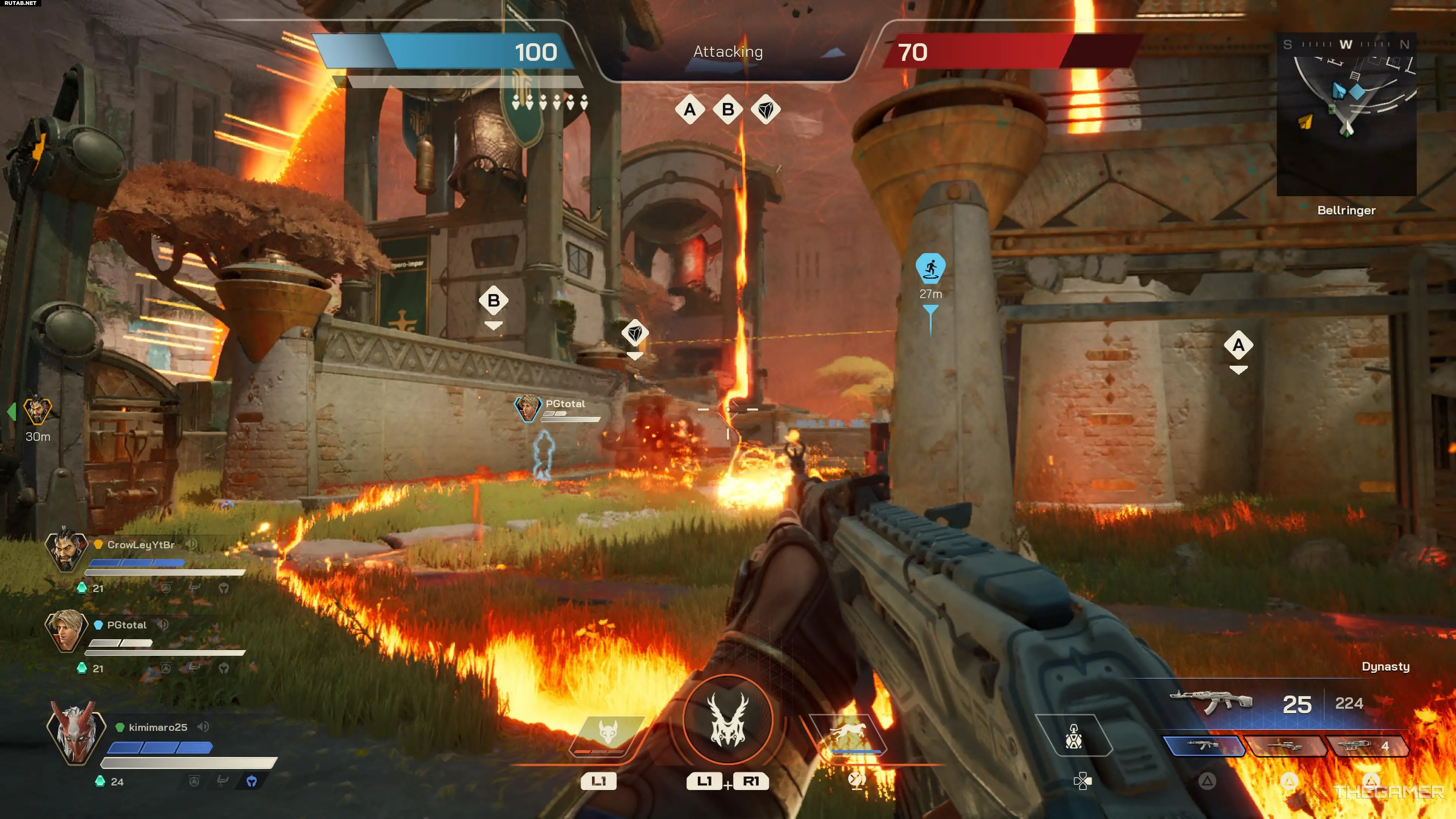The height and width of the screenshot is (819, 1456).
Task: Mute PGtotal using the speaker icon
Action: tap(163, 624)
